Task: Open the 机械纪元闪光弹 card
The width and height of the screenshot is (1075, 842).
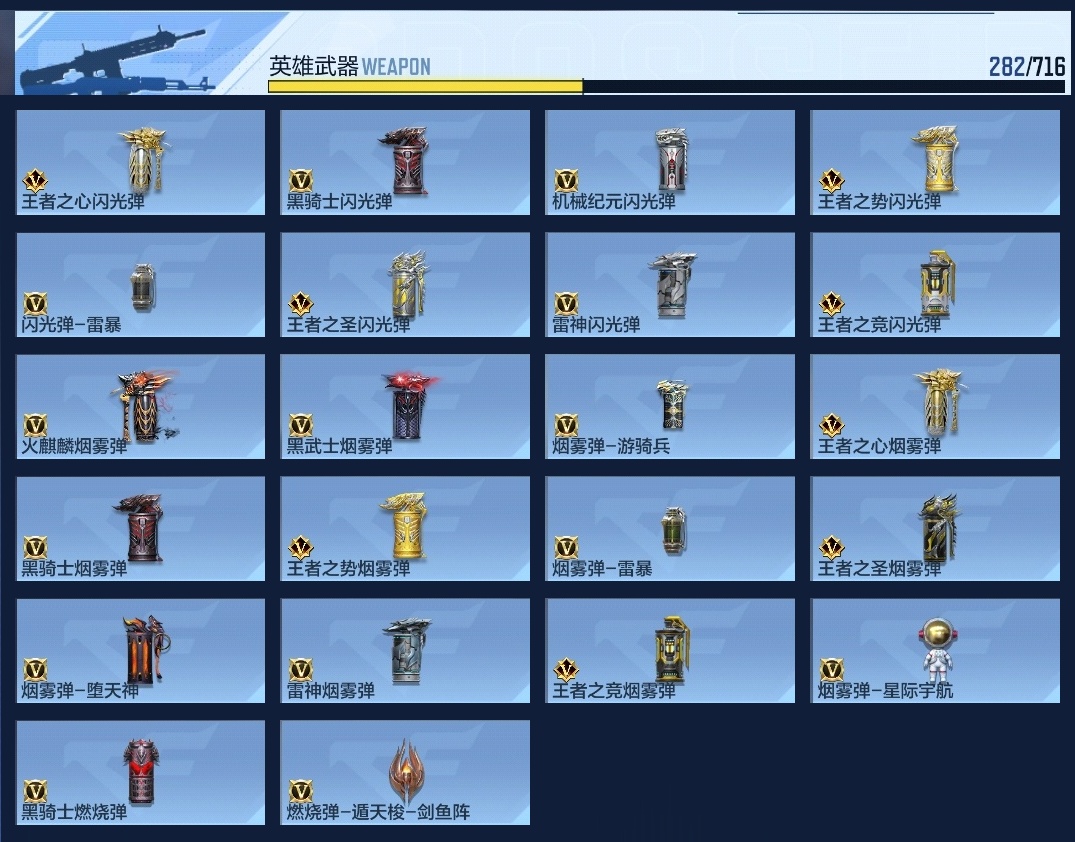Action: coord(670,162)
